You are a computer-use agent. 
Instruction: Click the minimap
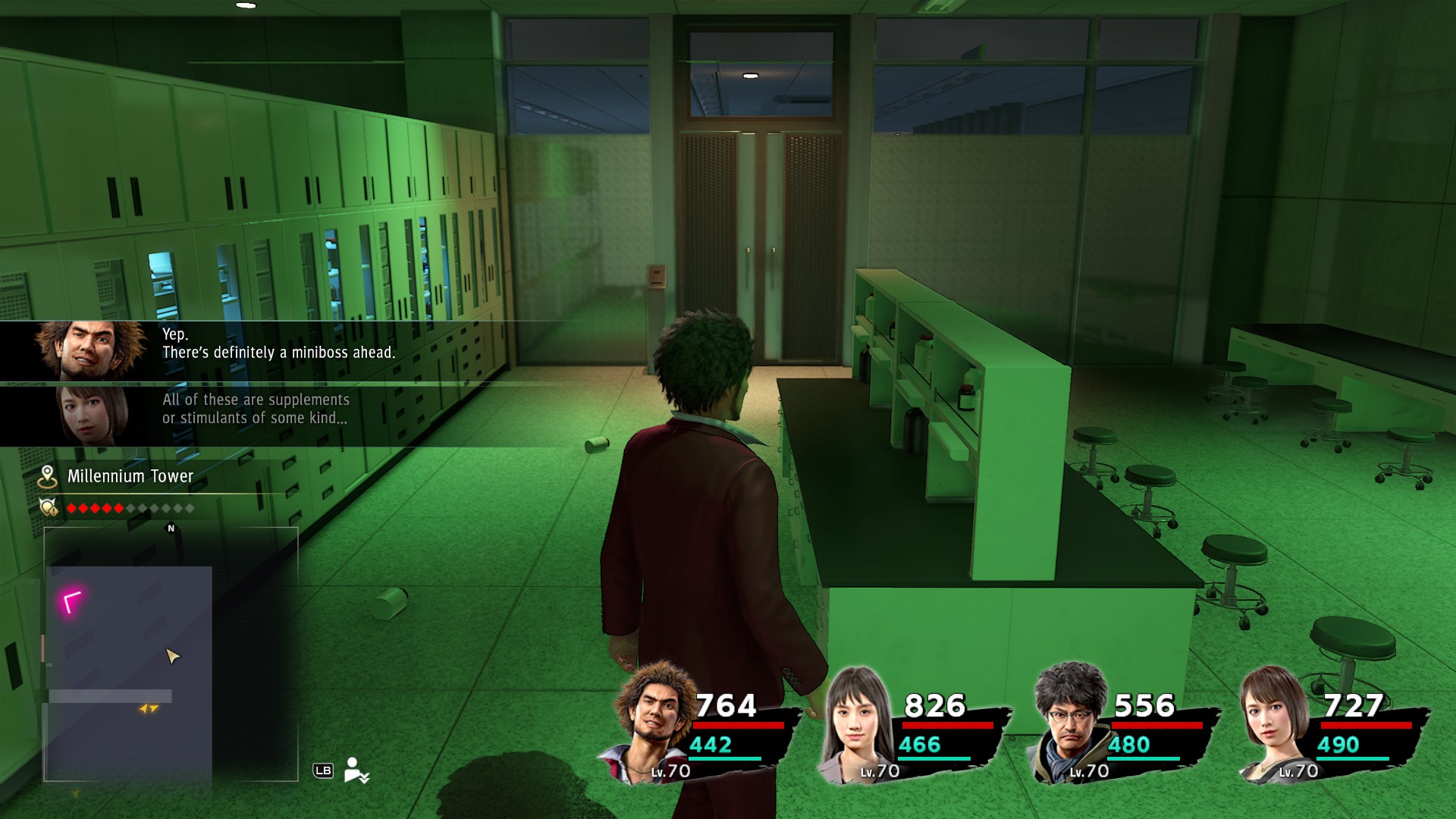pos(171,654)
